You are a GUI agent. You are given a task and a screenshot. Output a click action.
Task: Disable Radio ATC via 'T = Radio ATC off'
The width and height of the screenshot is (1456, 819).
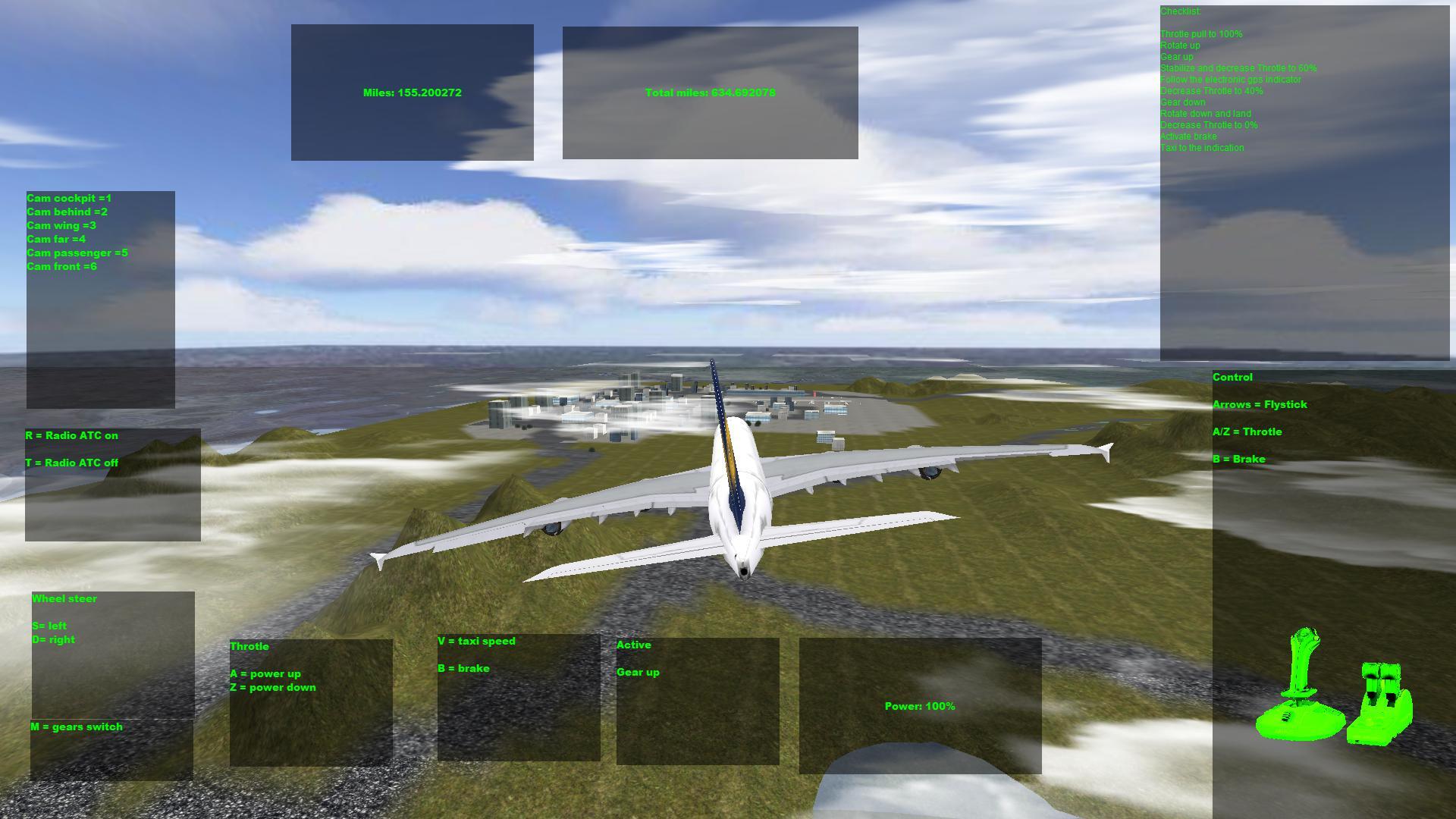[71, 462]
